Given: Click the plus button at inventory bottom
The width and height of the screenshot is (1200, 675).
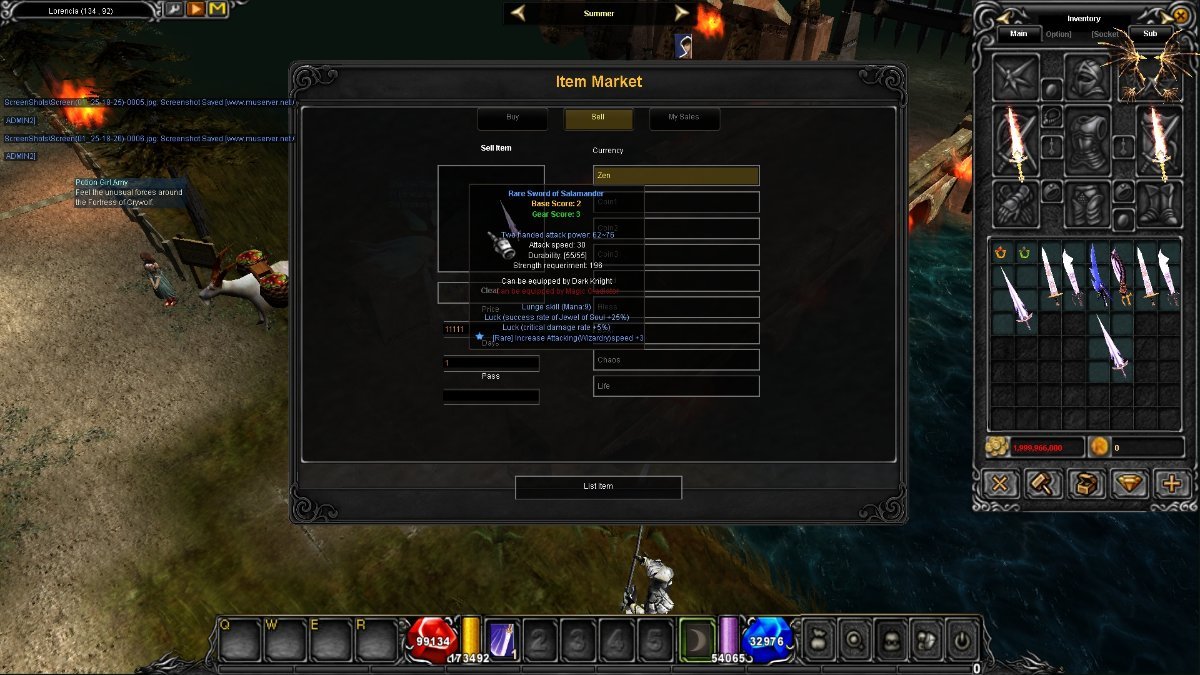Looking at the screenshot, I should [x=1173, y=484].
